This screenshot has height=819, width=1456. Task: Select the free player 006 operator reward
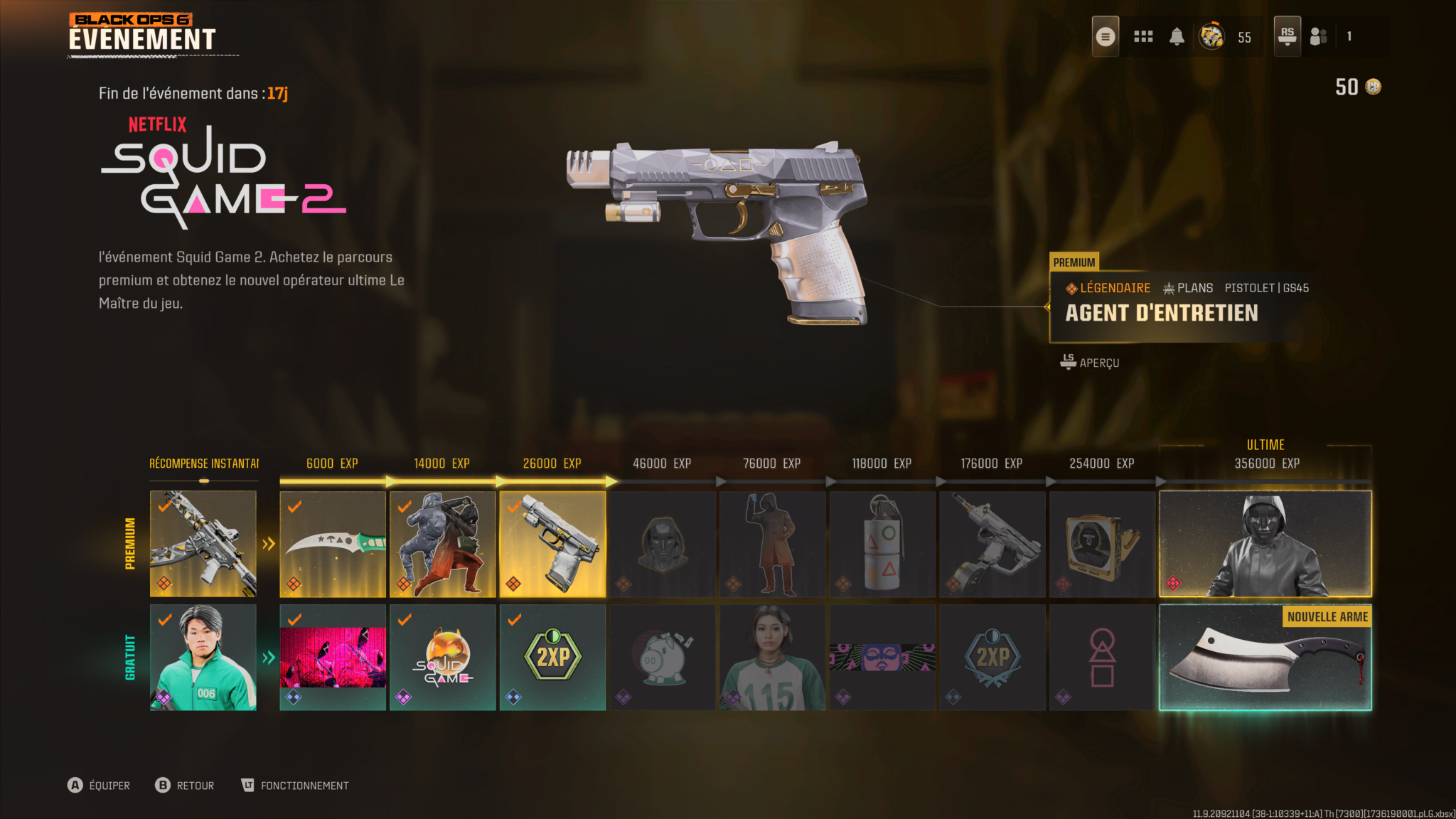pos(203,658)
